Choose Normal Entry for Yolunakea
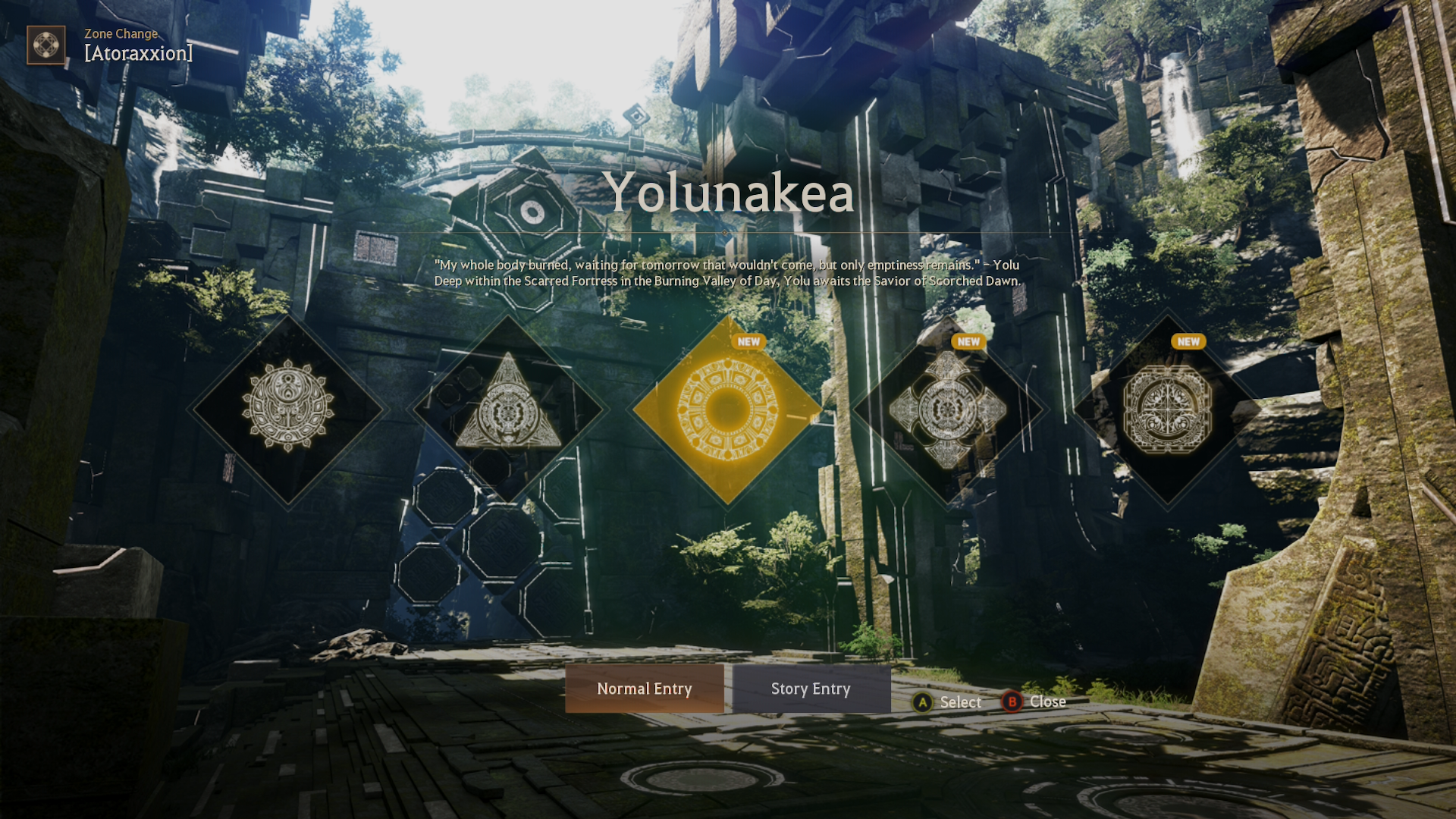The width and height of the screenshot is (1456, 819). click(x=644, y=689)
